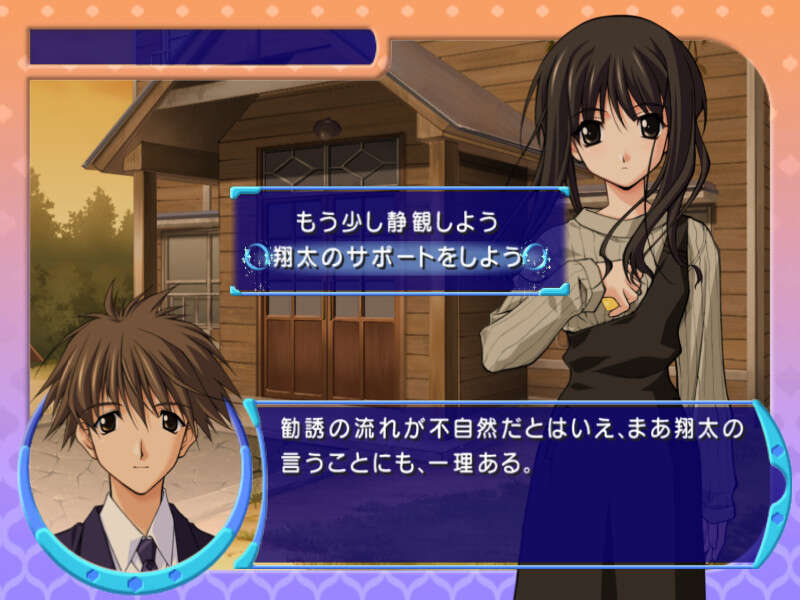The height and width of the screenshot is (600, 800).
Task: Select the 翔太のサポートをしよう choice
Action: pos(397,257)
